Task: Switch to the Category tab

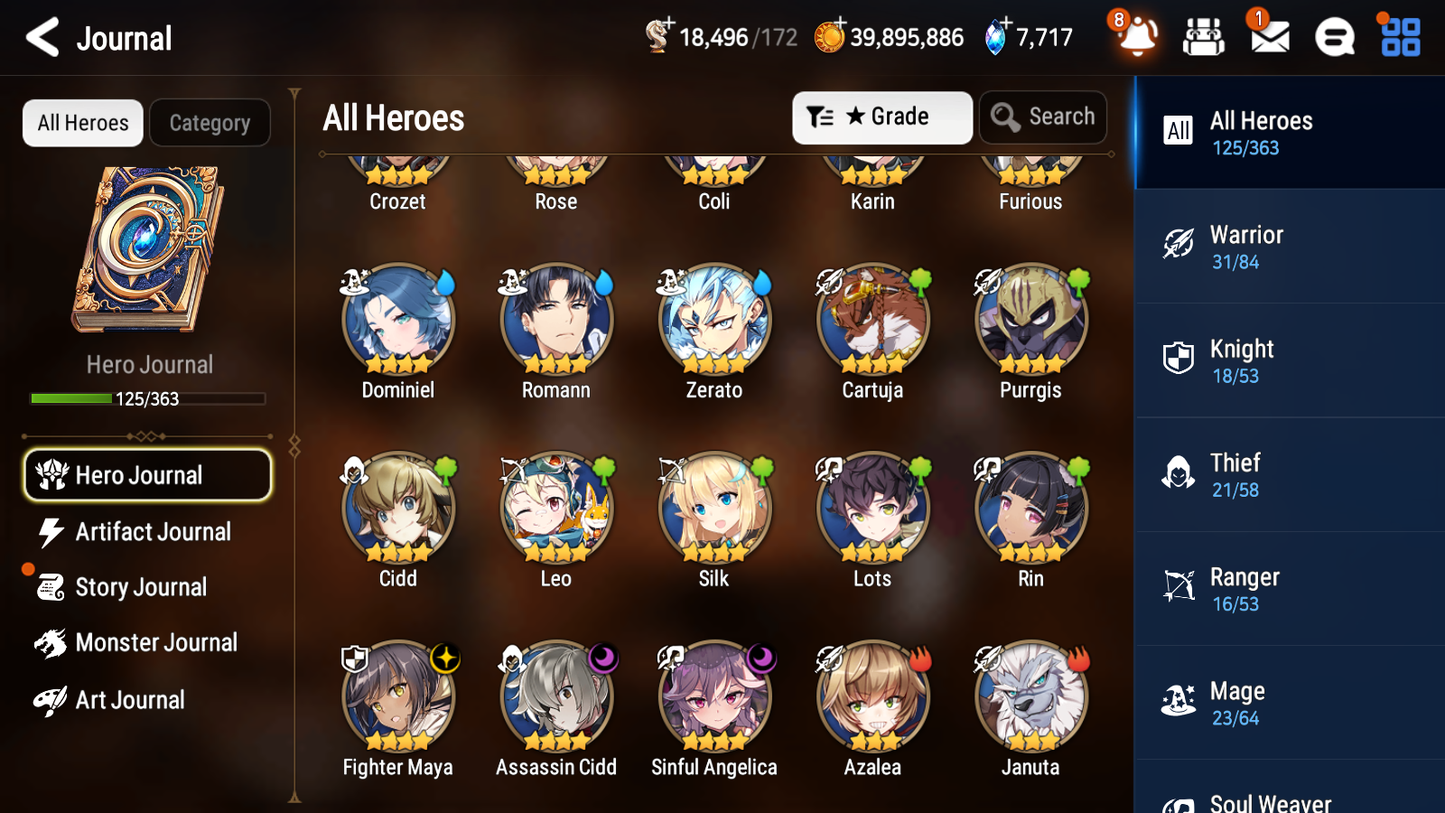Action: tap(210, 122)
